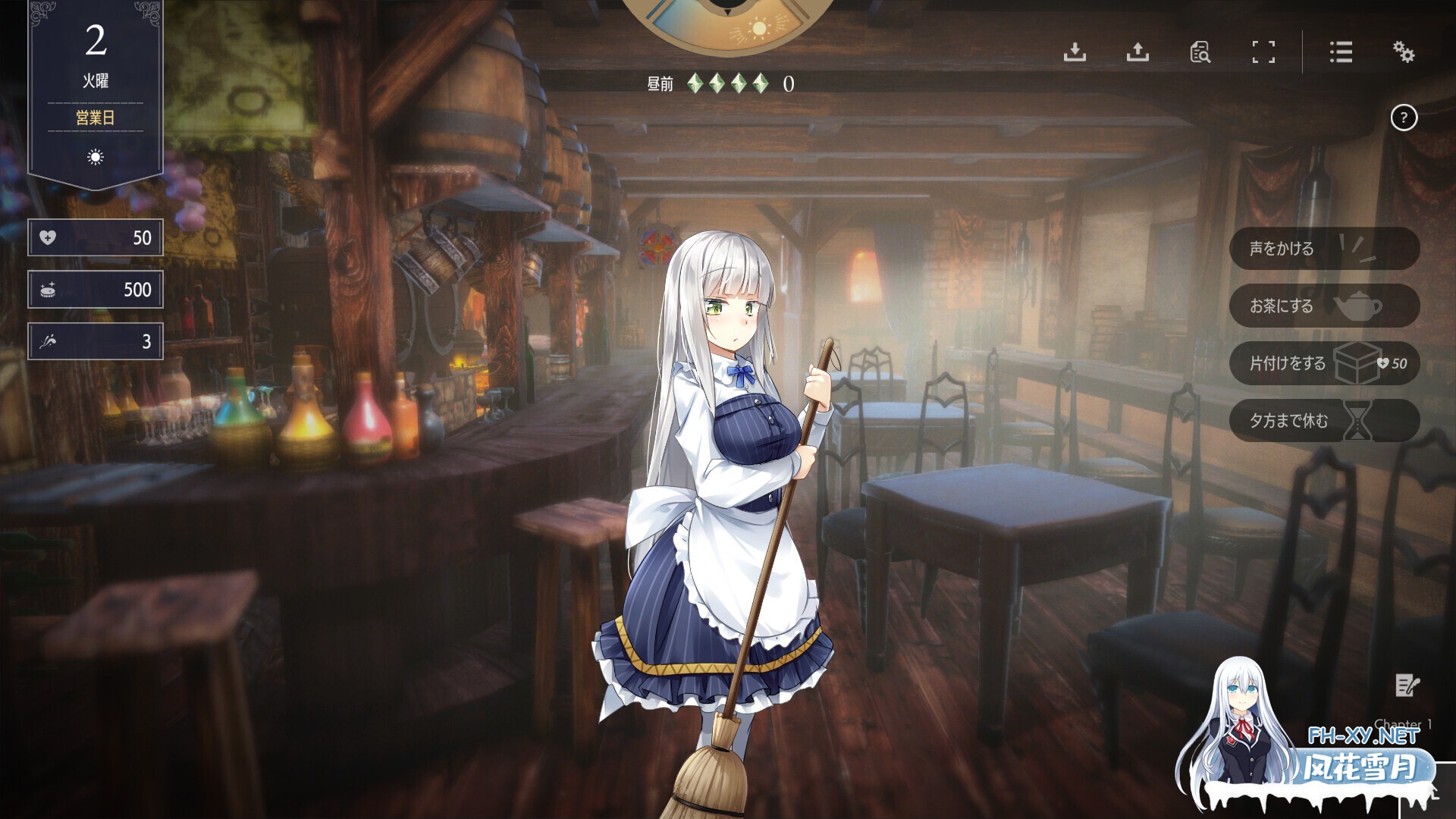
Task: Open the list menu icon near settings
Action: point(1341,53)
